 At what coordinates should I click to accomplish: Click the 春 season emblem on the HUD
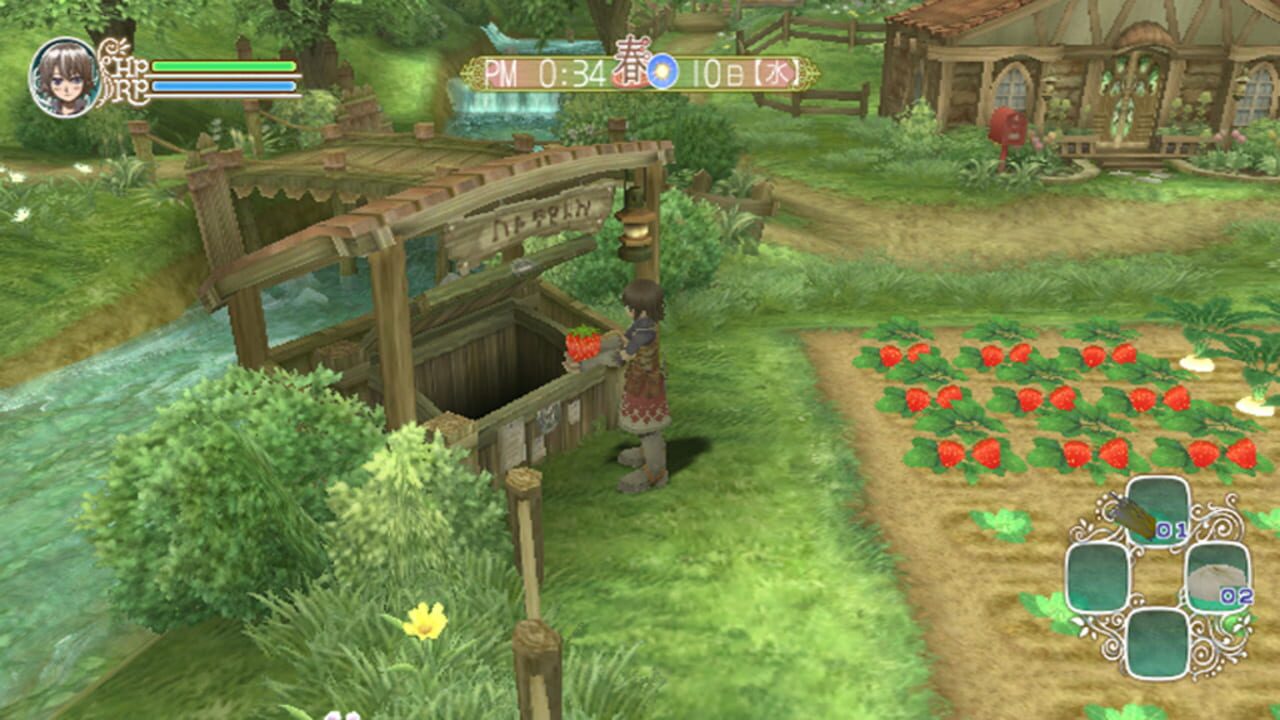tap(629, 68)
